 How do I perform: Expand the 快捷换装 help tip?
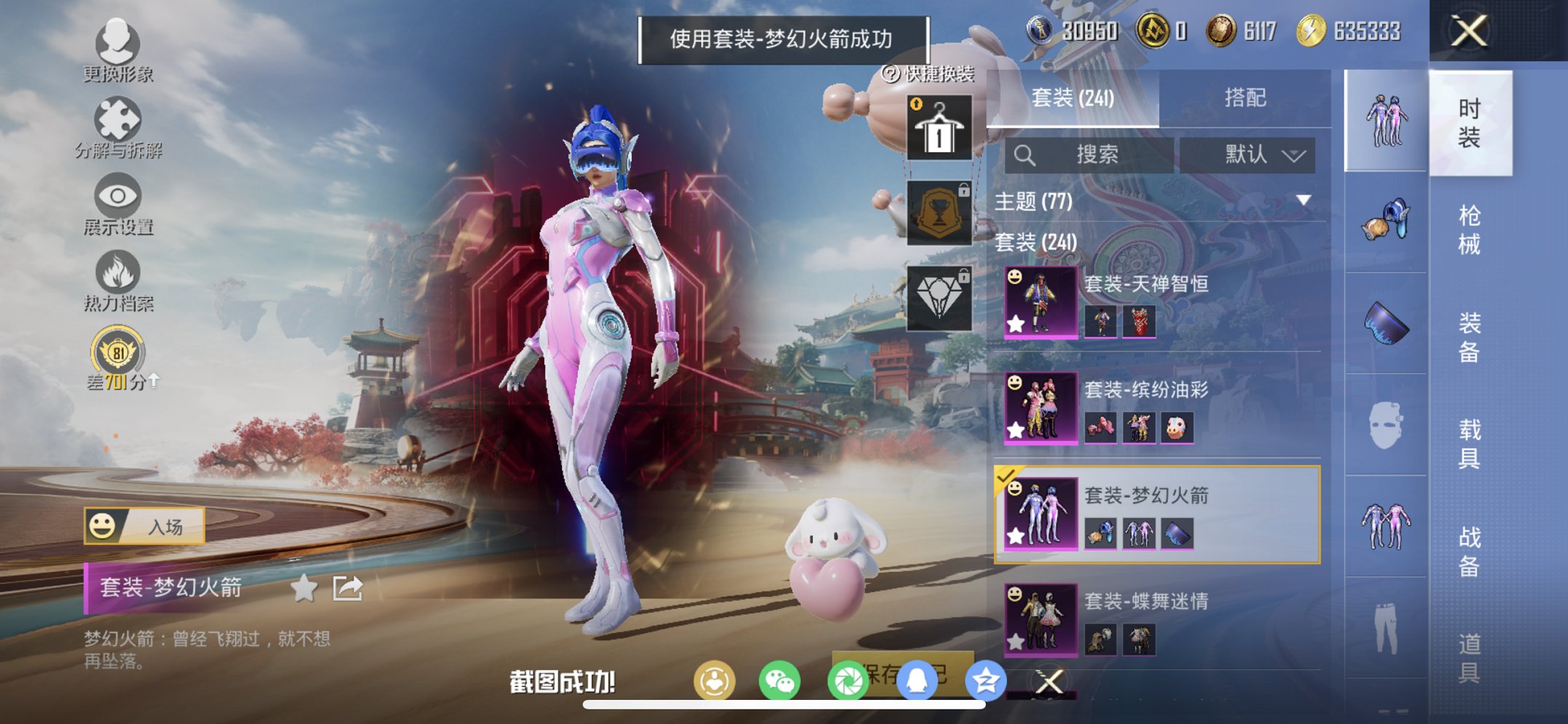pyautogui.click(x=890, y=73)
